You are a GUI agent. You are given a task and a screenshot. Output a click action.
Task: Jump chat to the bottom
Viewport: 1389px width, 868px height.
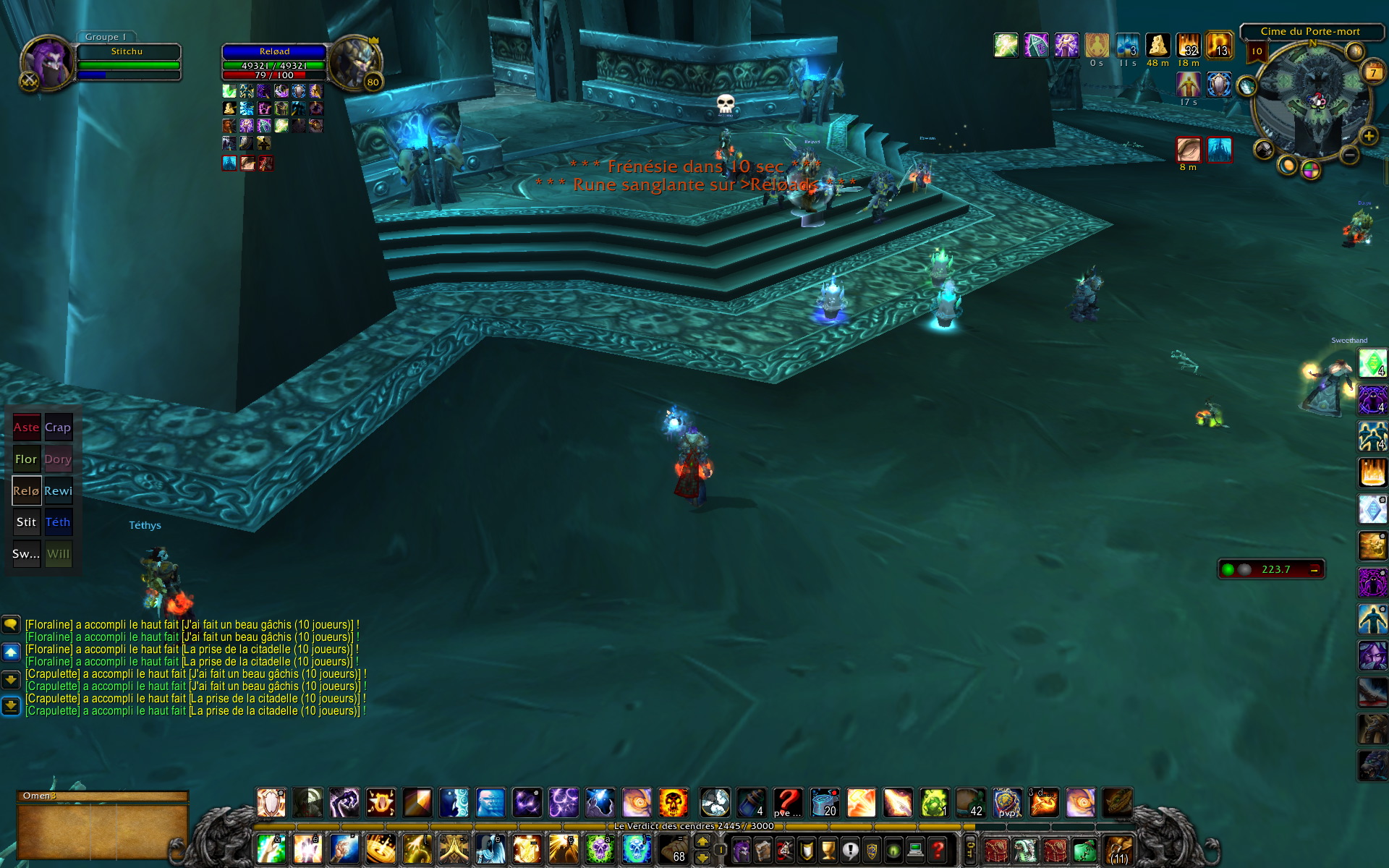(11, 706)
